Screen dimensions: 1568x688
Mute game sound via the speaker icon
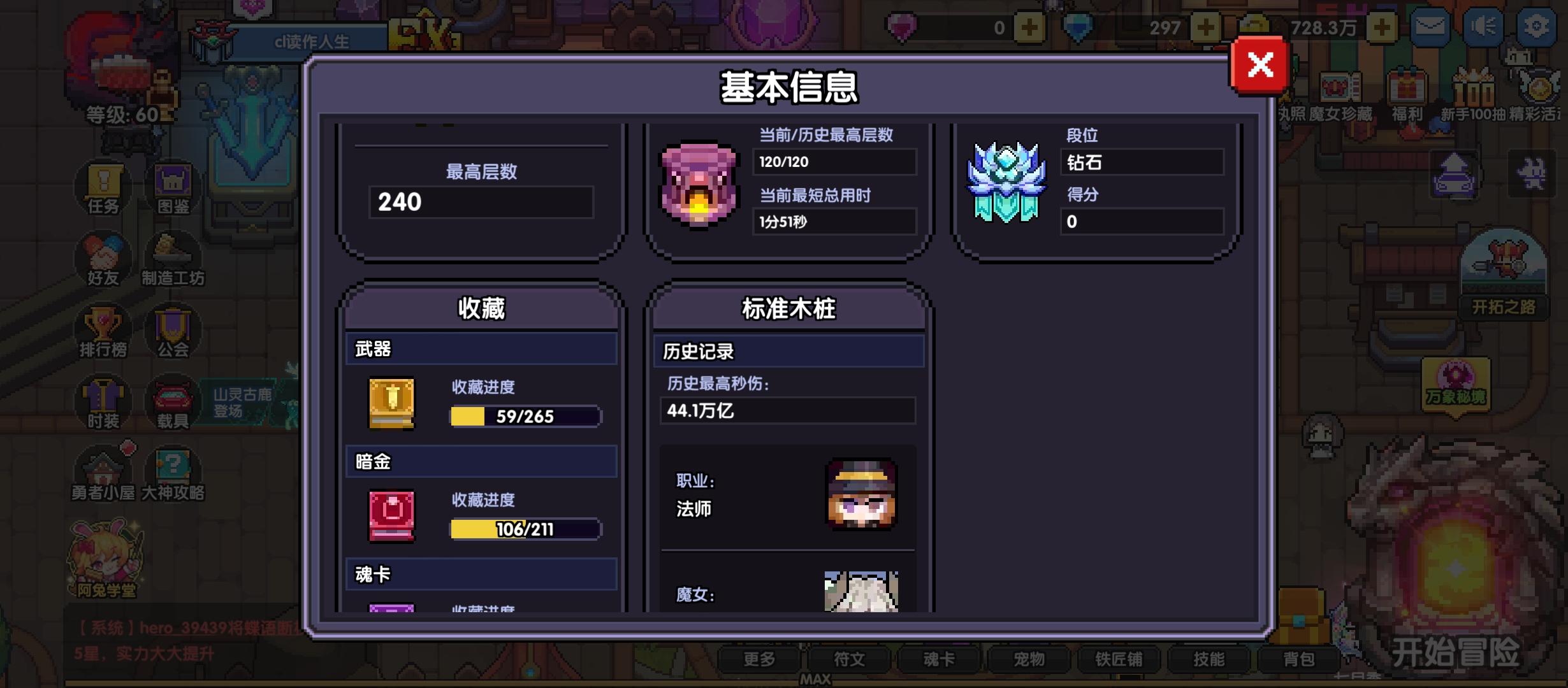[x=1483, y=28]
